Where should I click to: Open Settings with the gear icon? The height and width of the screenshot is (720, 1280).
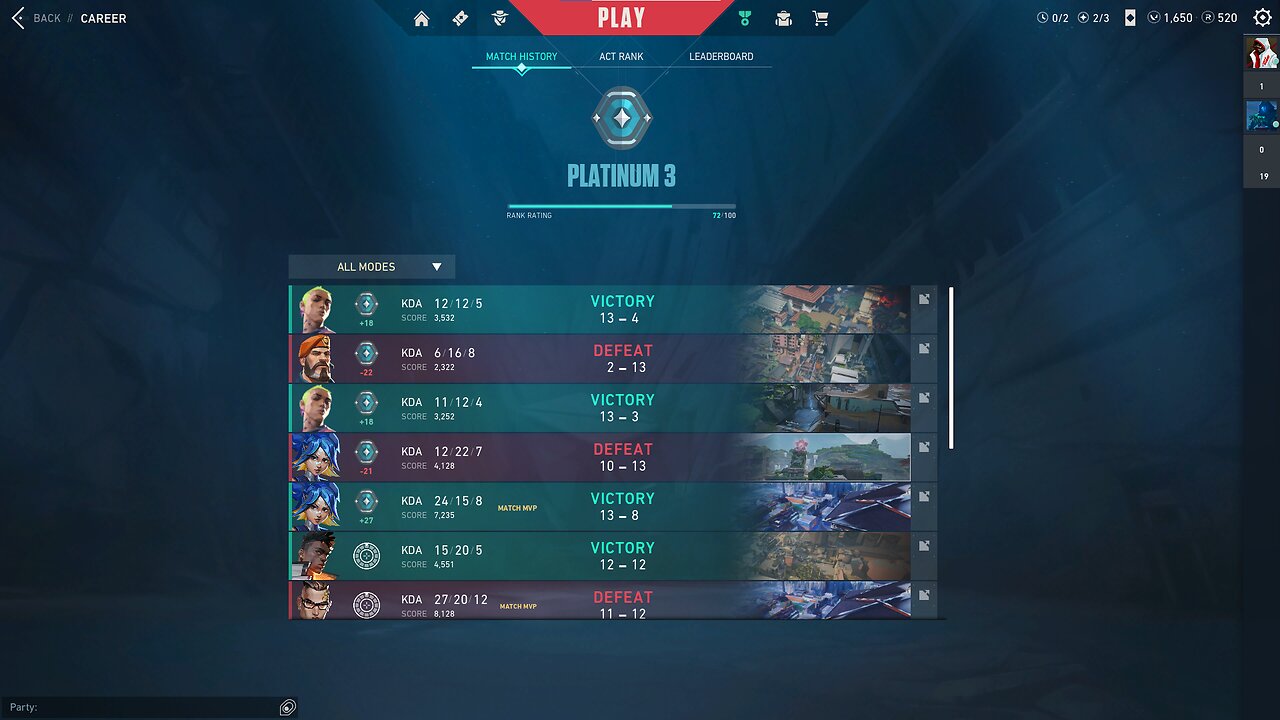coord(1260,17)
